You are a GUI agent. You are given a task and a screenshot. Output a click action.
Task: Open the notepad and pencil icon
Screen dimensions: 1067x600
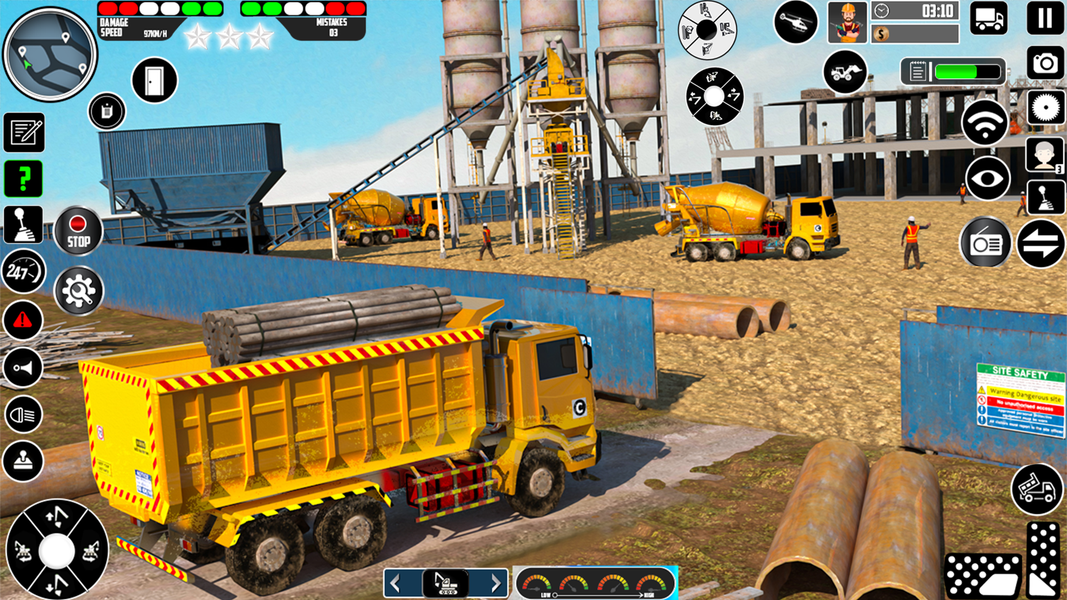[x=23, y=132]
